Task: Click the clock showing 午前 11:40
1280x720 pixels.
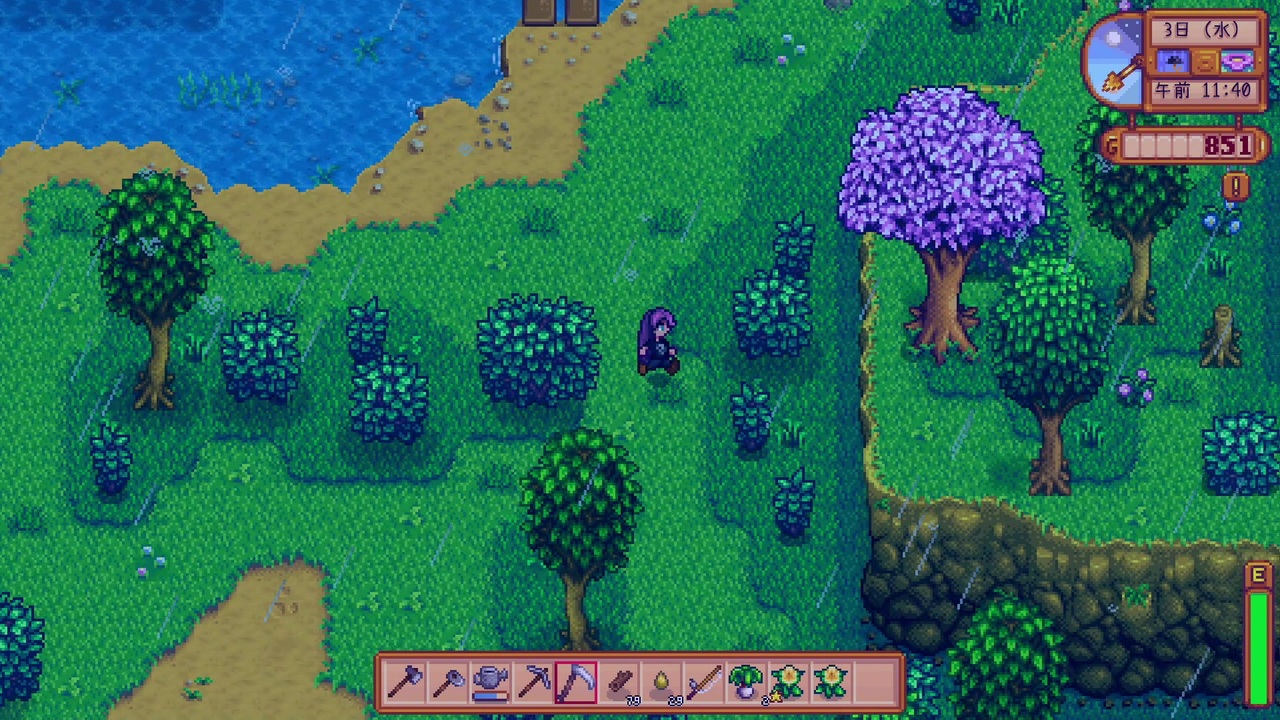Action: pyautogui.click(x=1203, y=89)
